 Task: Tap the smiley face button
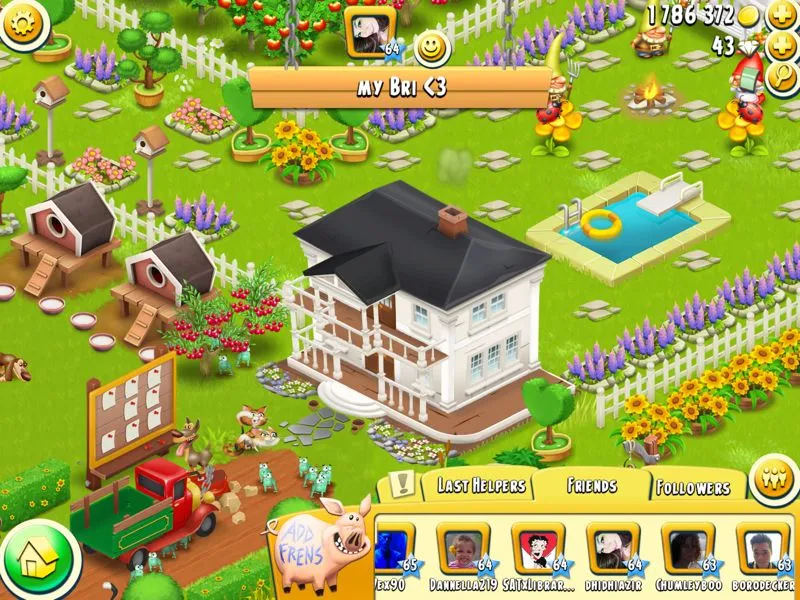click(x=432, y=47)
